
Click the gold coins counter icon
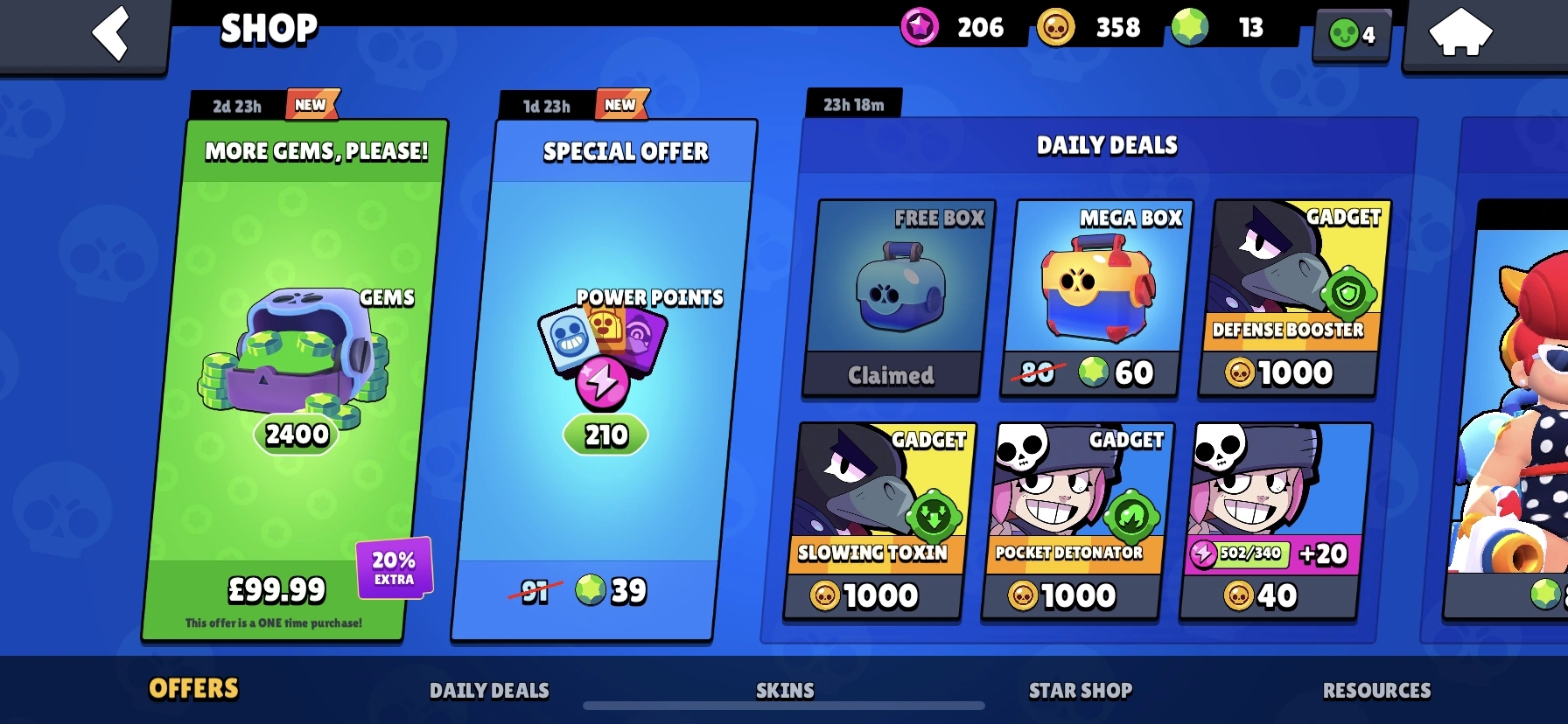click(x=1055, y=27)
